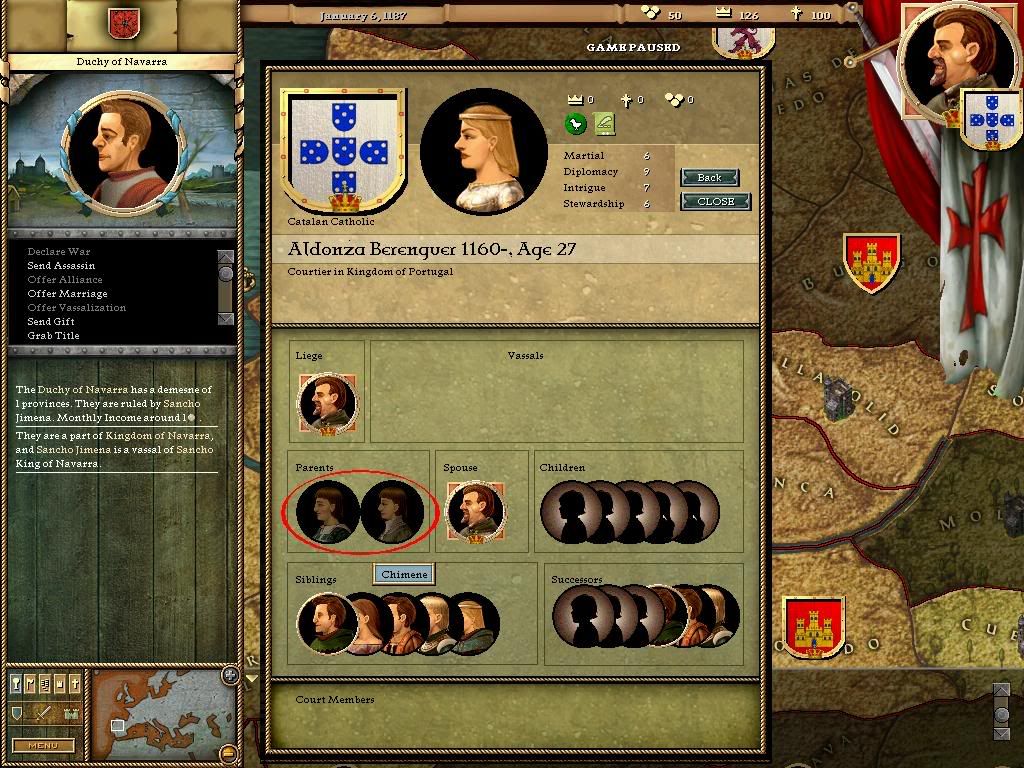Select Grab Title in the action list
Viewport: 1024px width, 768px height.
(x=53, y=336)
